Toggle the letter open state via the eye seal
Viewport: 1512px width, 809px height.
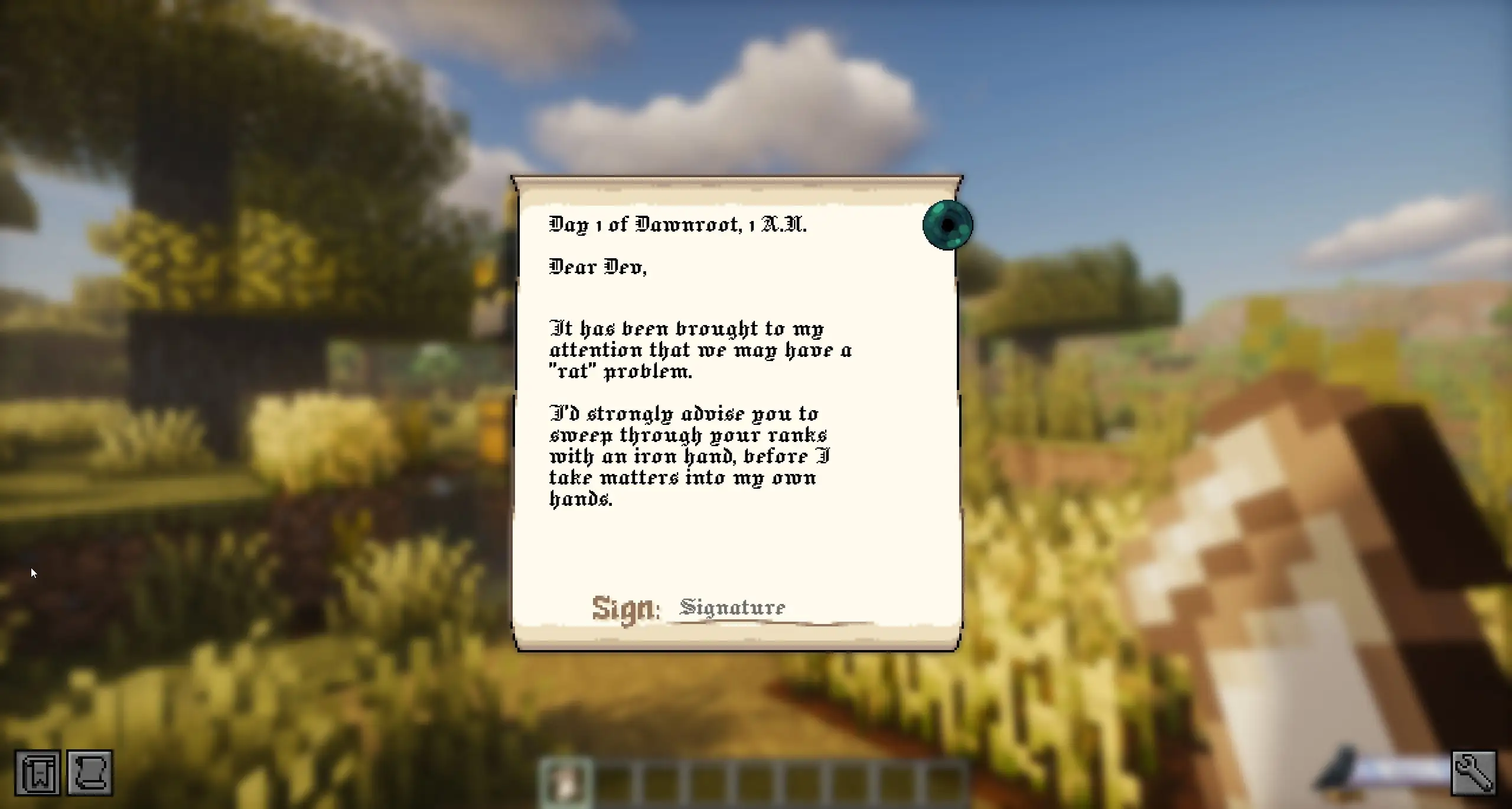pos(947,225)
